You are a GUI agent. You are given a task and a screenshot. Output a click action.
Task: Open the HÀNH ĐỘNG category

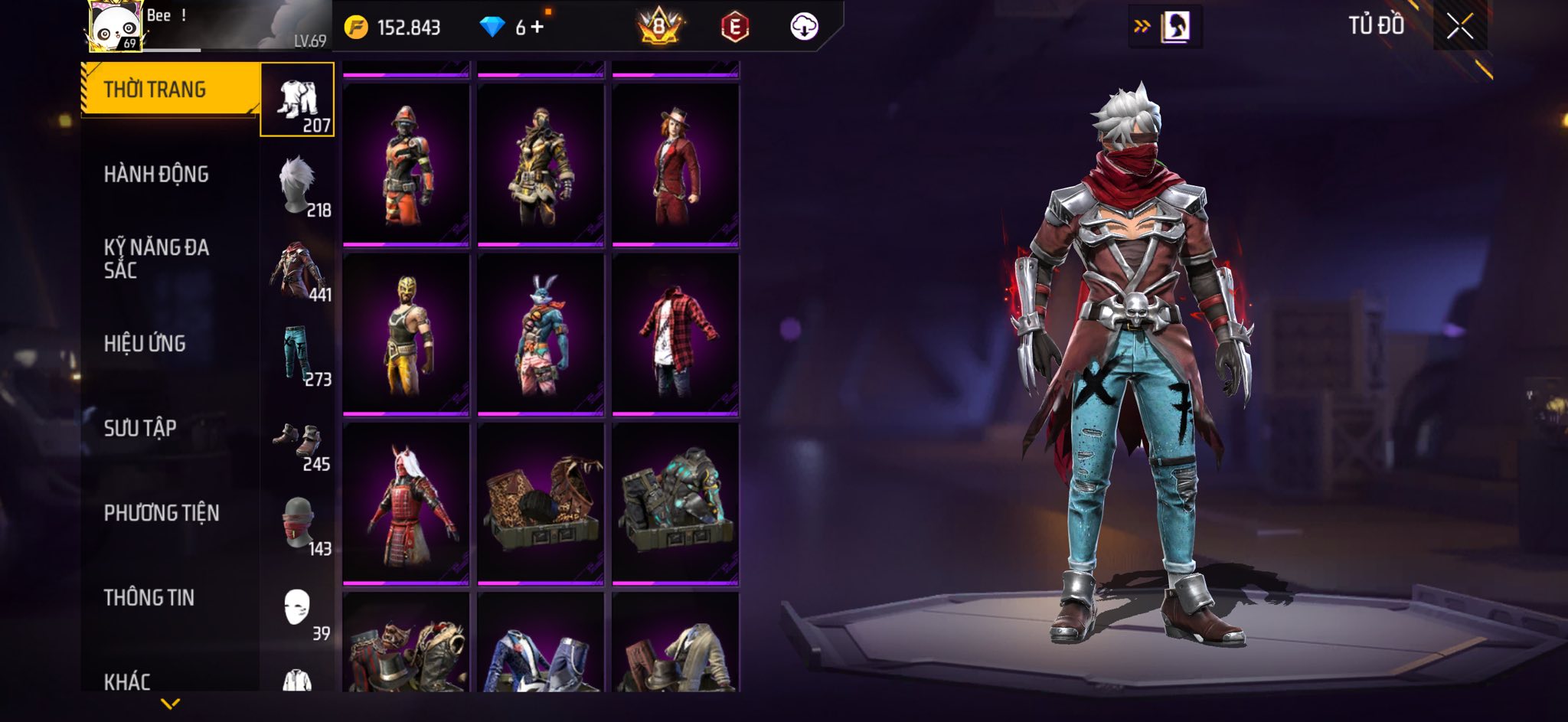click(x=156, y=175)
